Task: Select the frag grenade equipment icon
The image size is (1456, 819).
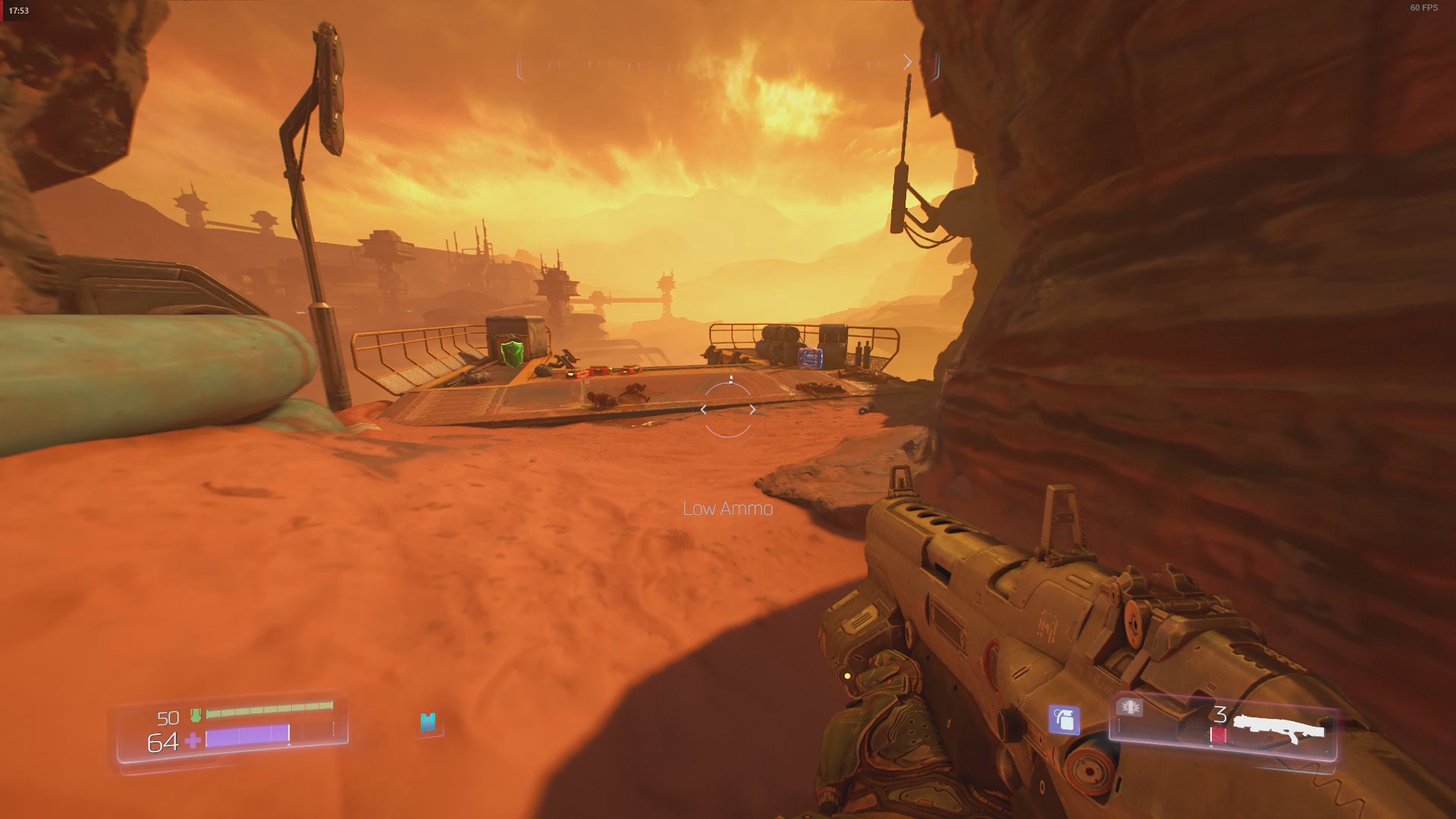Action: click(1063, 719)
